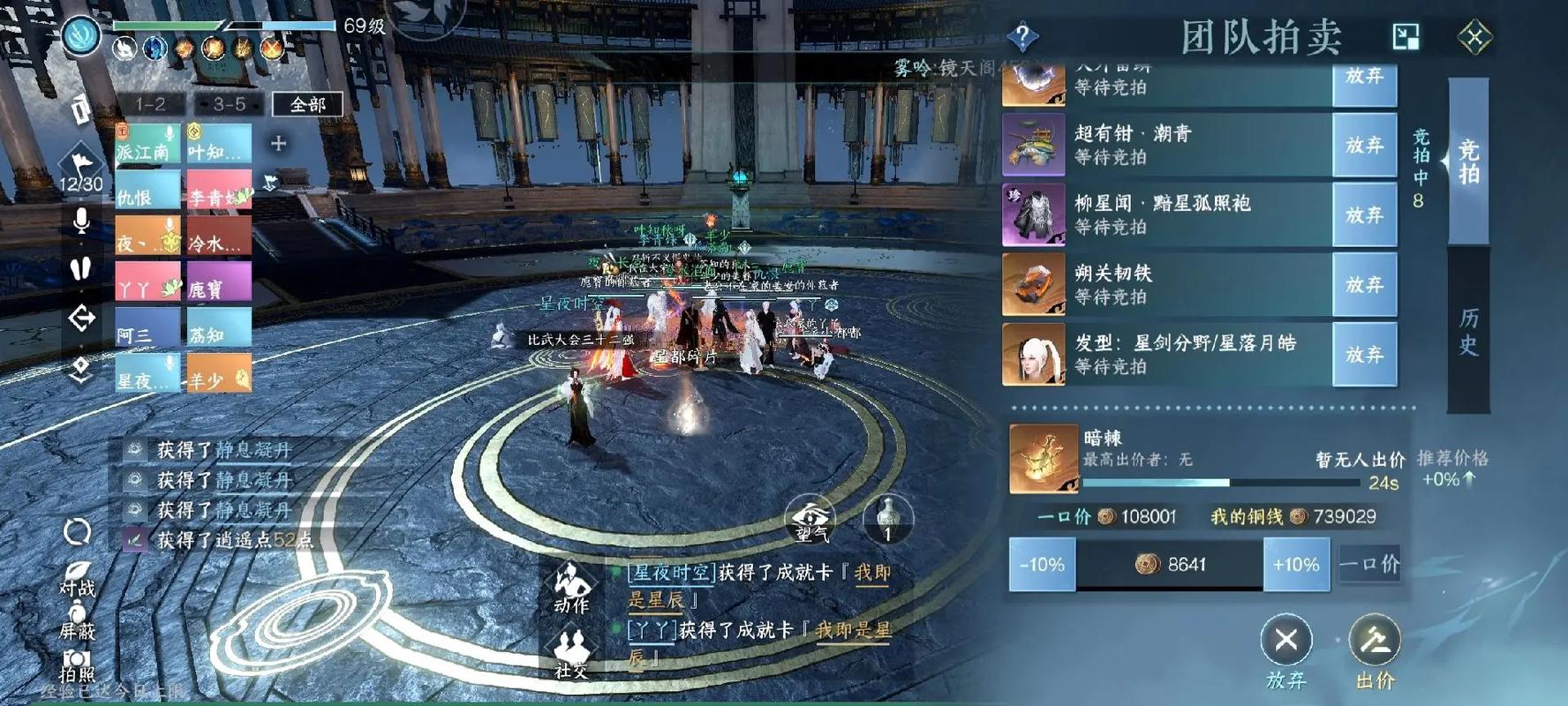Click the 24s bid countdown progress bar
Image resolution: width=1568 pixels, height=706 pixels.
[x=1220, y=484]
